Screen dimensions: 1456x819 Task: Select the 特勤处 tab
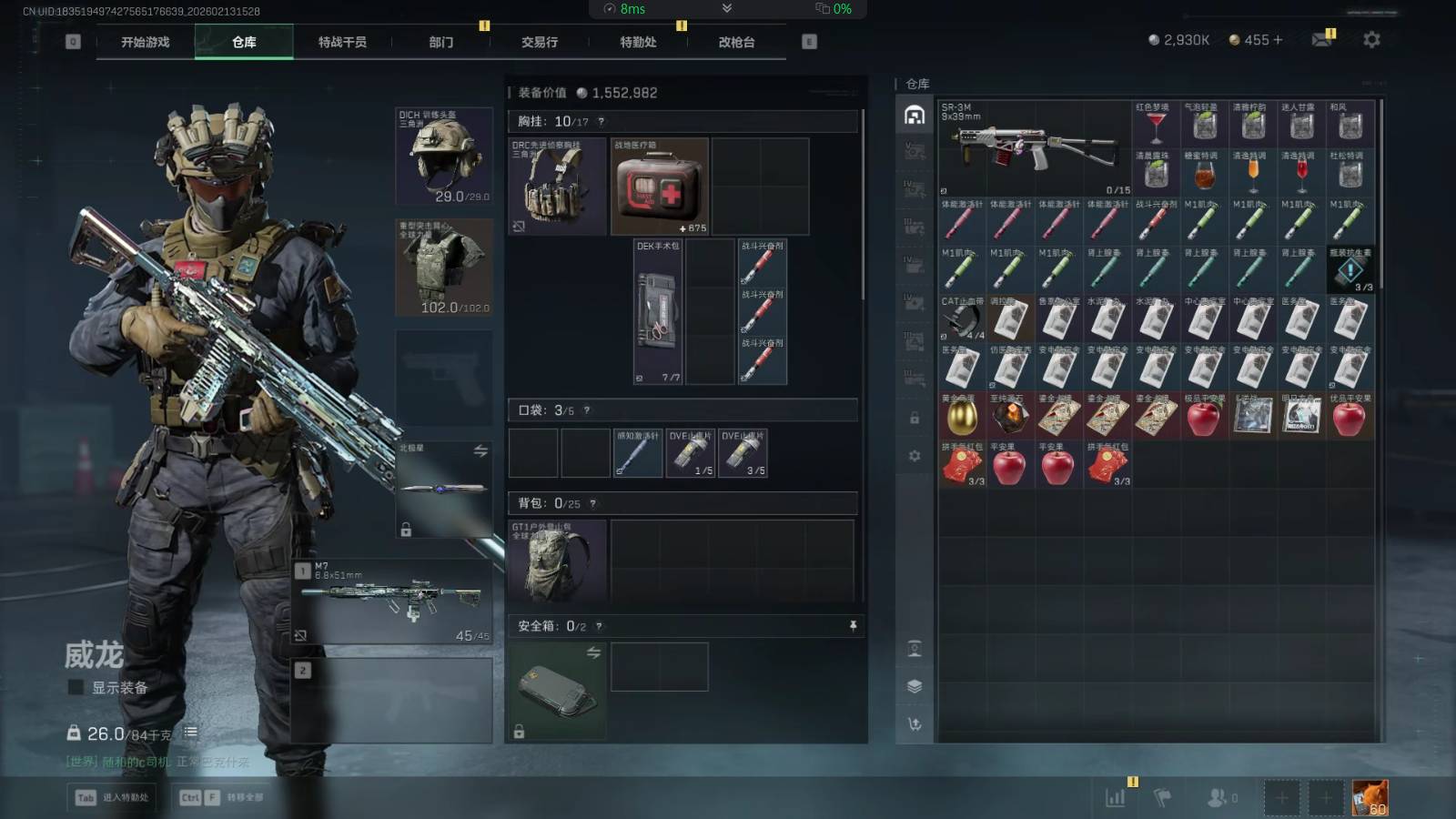[638, 42]
